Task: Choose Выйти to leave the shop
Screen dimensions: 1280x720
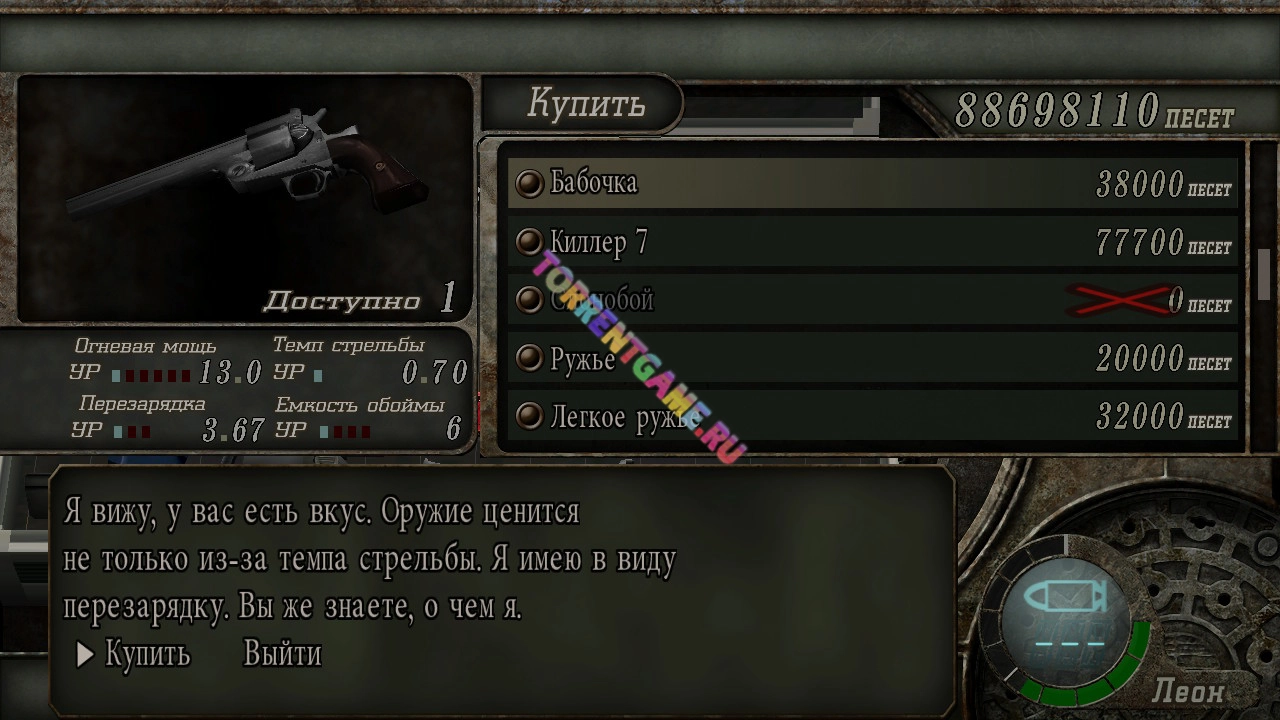Action: pos(281,654)
